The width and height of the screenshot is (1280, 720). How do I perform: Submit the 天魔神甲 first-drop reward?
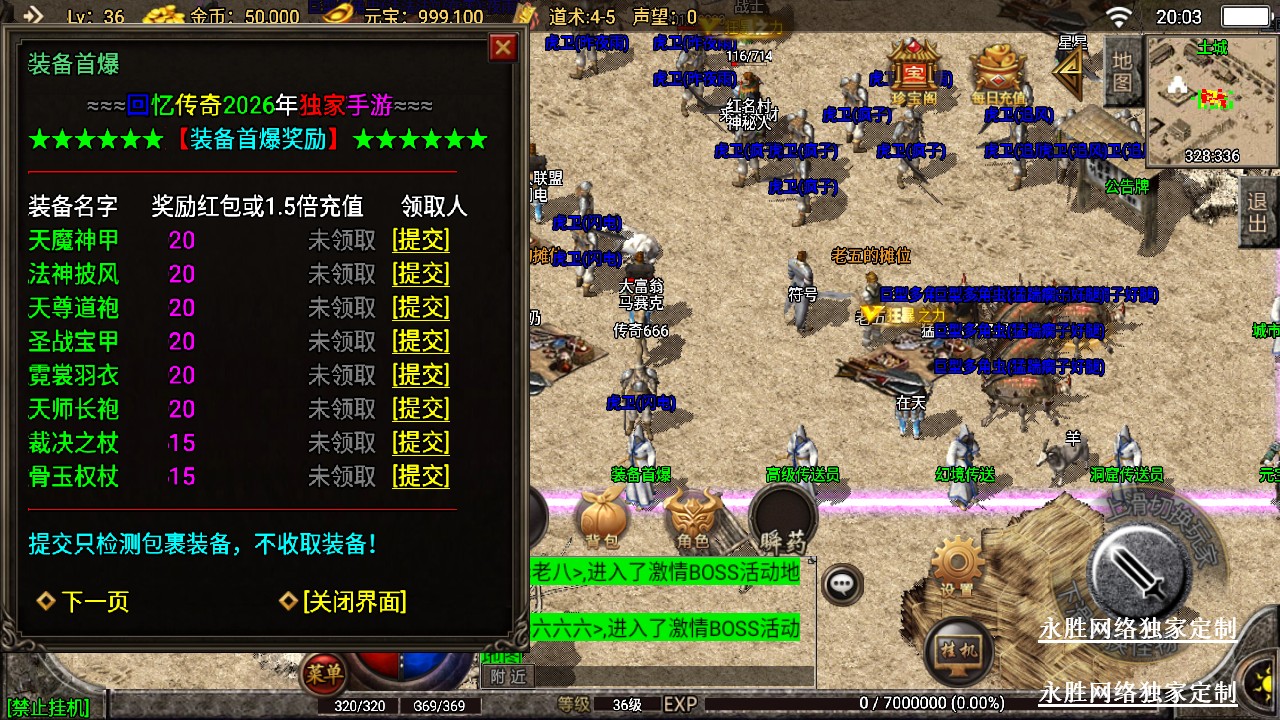(421, 240)
